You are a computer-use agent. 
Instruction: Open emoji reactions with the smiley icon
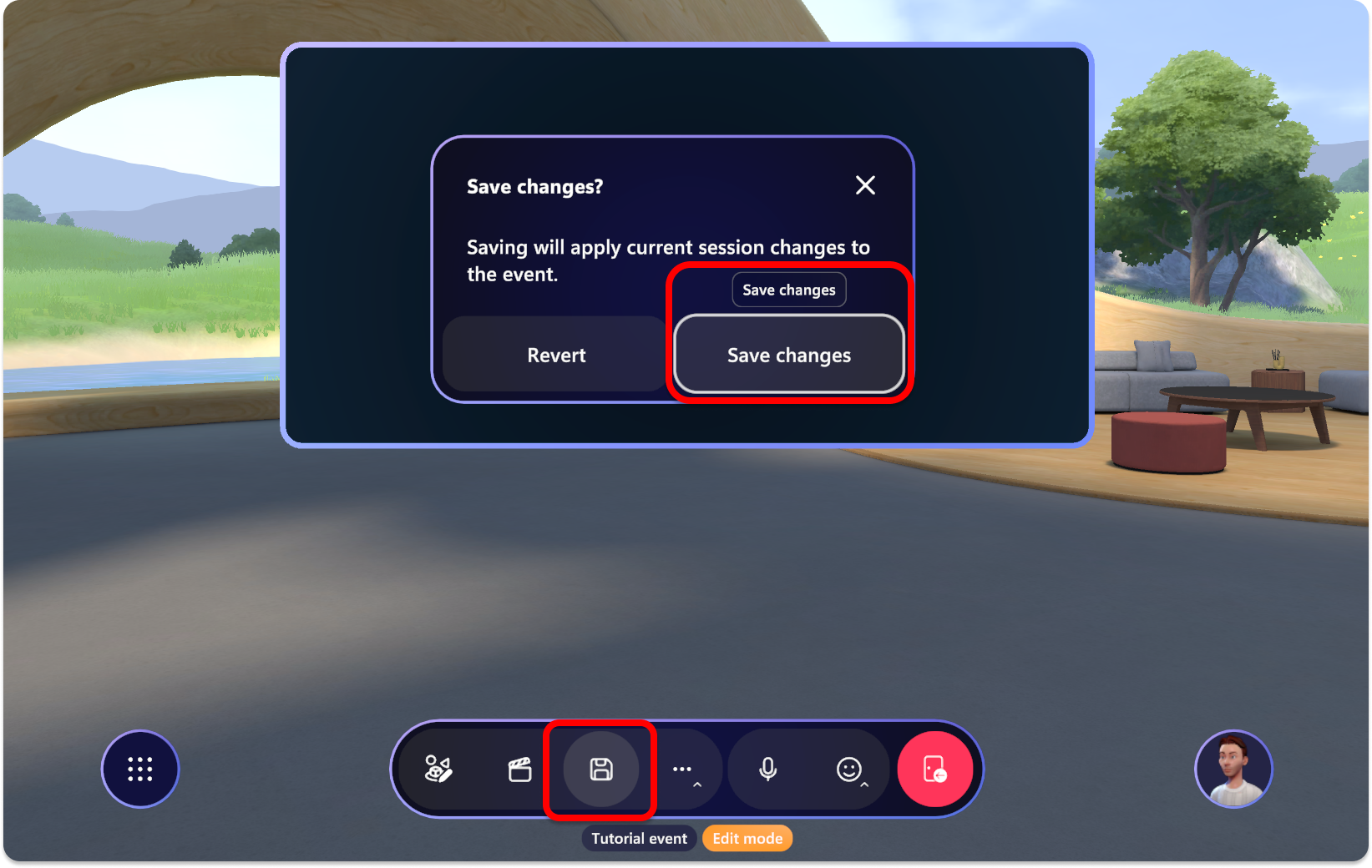click(x=849, y=769)
